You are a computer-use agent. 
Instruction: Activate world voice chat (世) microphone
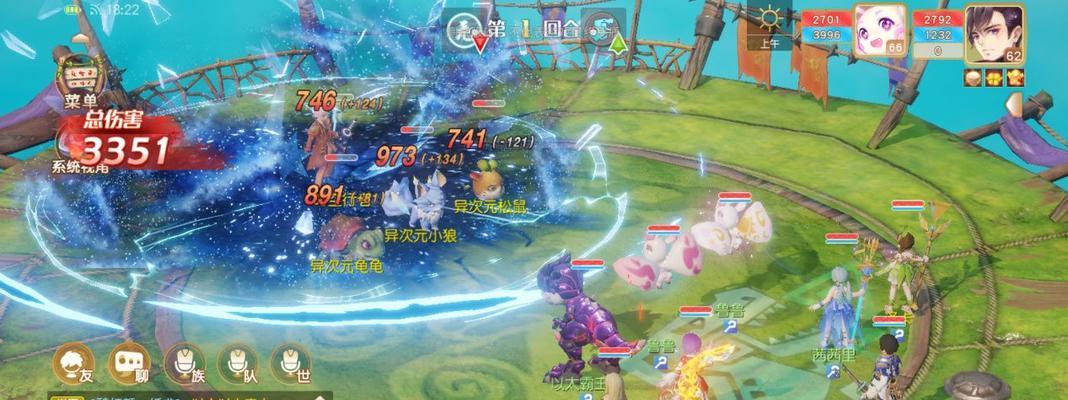pyautogui.click(x=290, y=363)
